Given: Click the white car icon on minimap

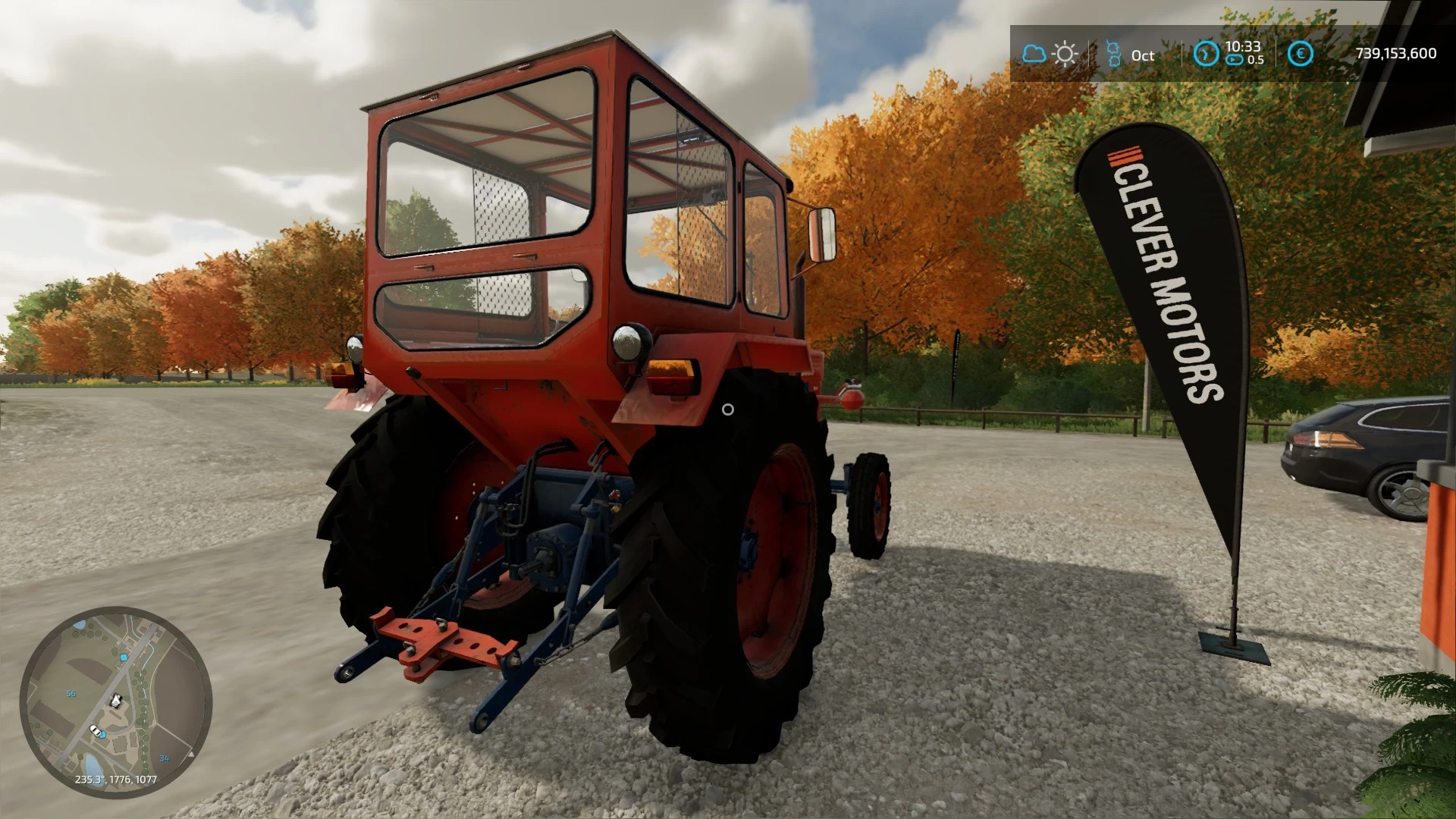Looking at the screenshot, I should 95,730.
